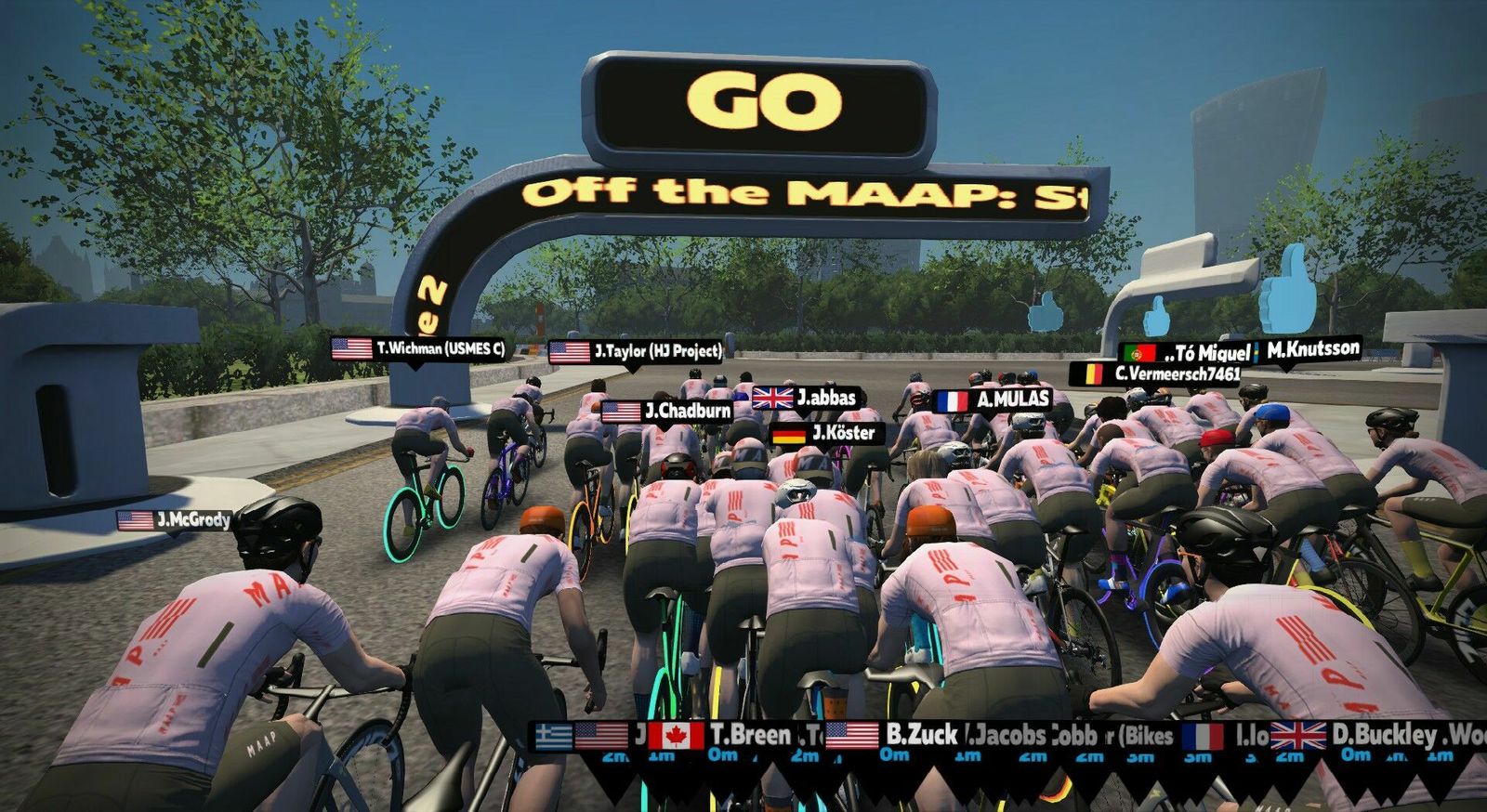Select the A.MULAS rider tag
1487x812 pixels.
tap(993, 400)
